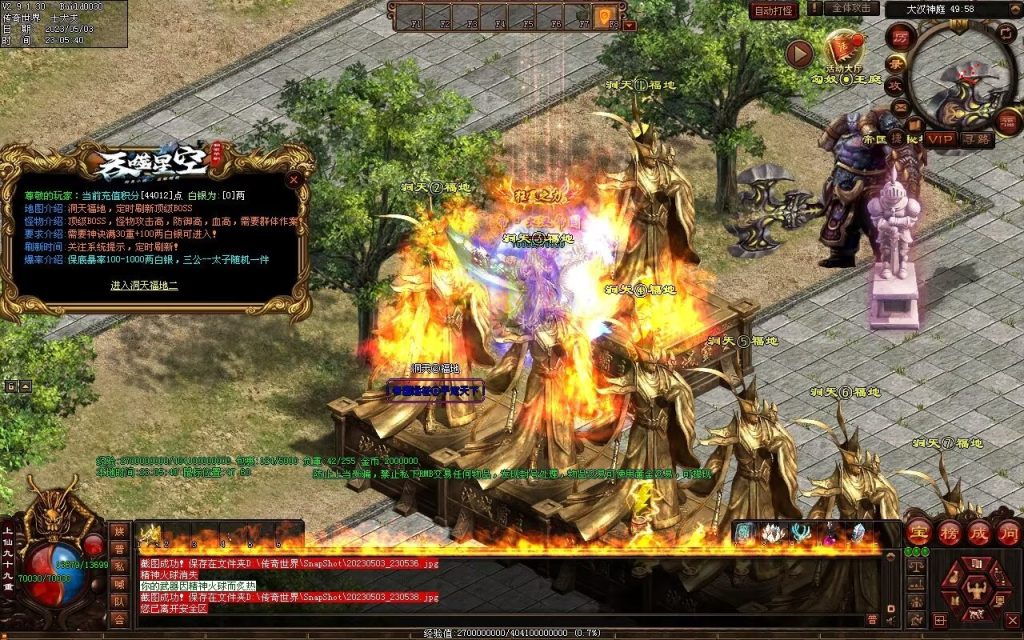Screen dimensions: 1024x640
Task: Click the round play arrow button
Action: point(799,53)
